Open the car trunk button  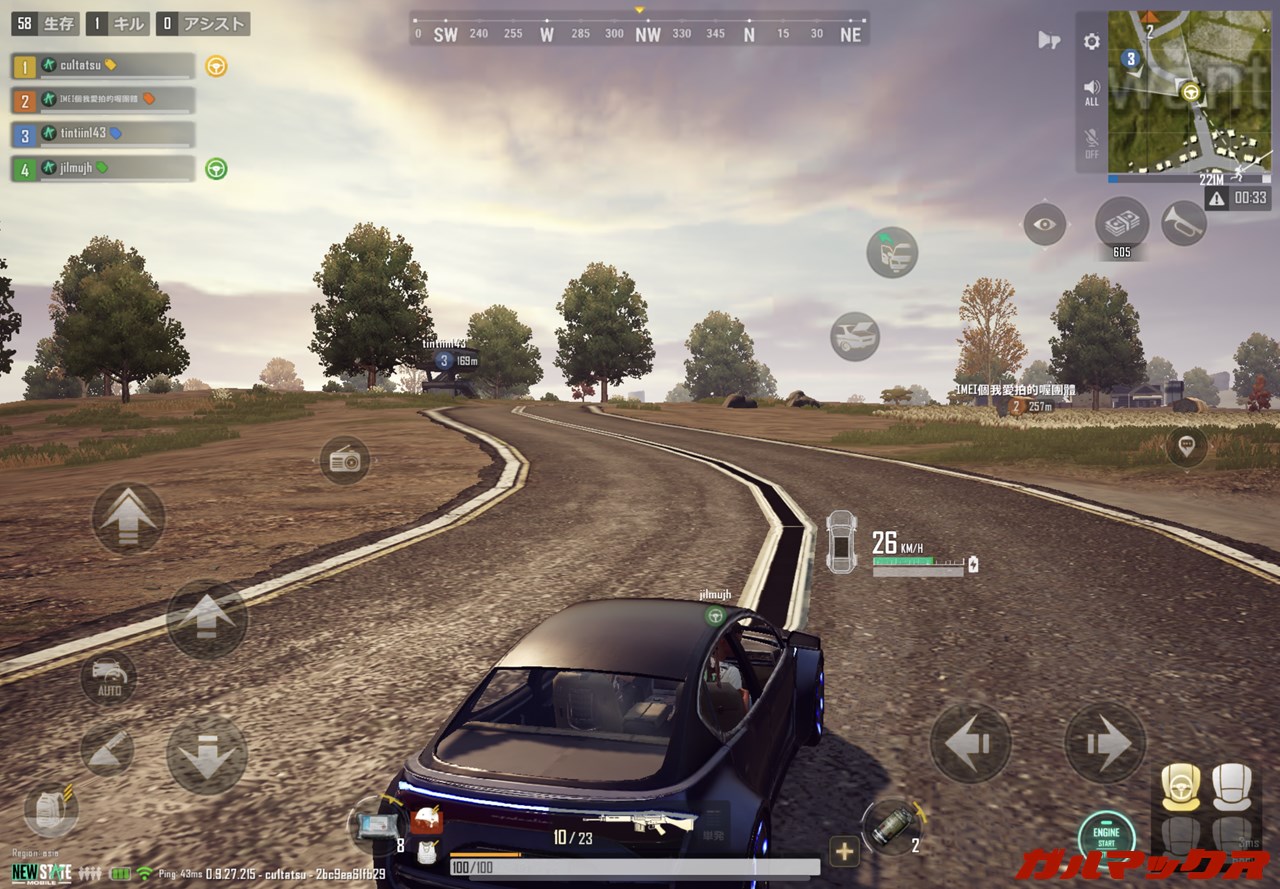(855, 337)
